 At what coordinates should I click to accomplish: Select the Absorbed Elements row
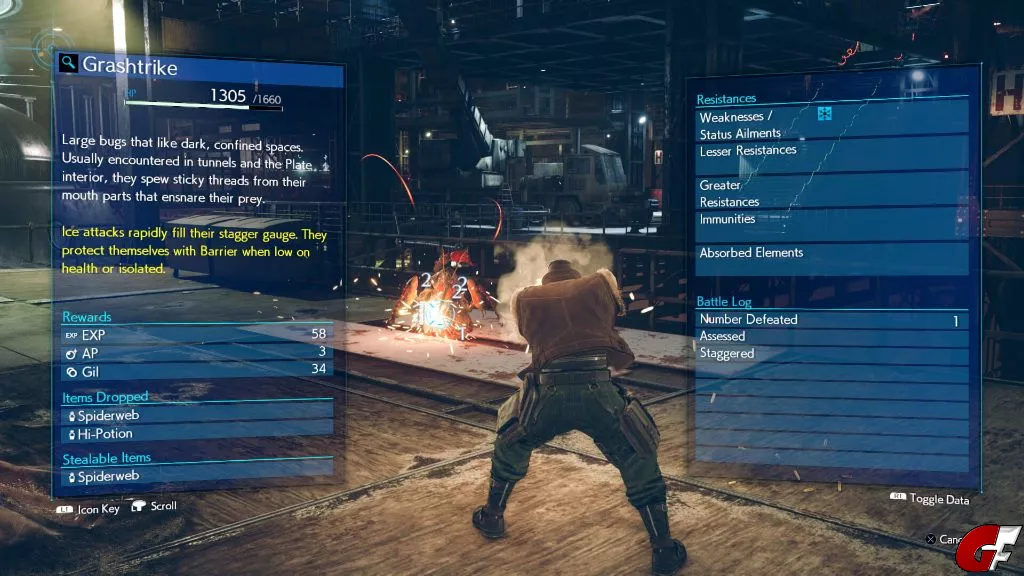tap(832, 253)
